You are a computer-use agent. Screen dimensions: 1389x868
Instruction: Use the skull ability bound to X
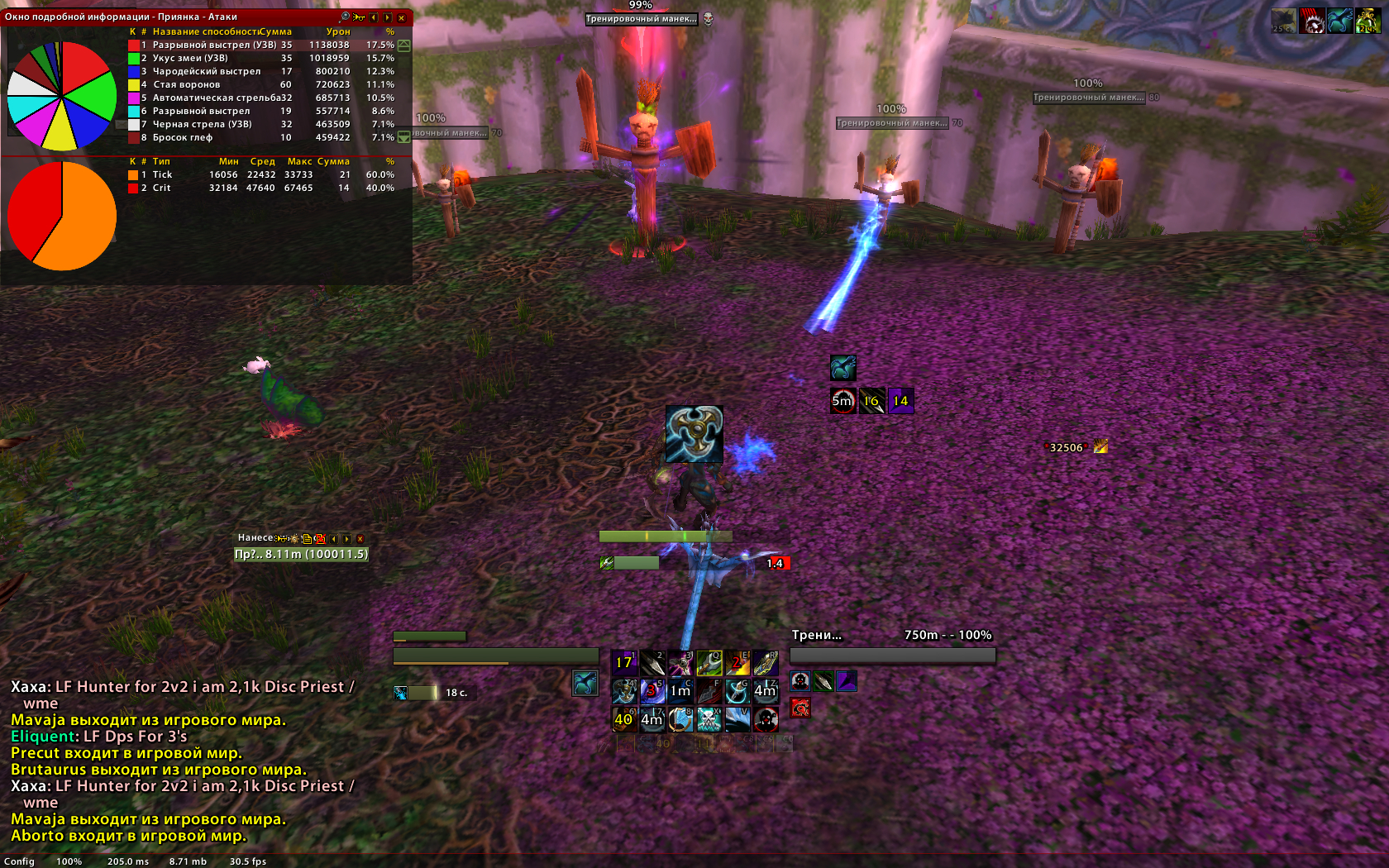709,718
